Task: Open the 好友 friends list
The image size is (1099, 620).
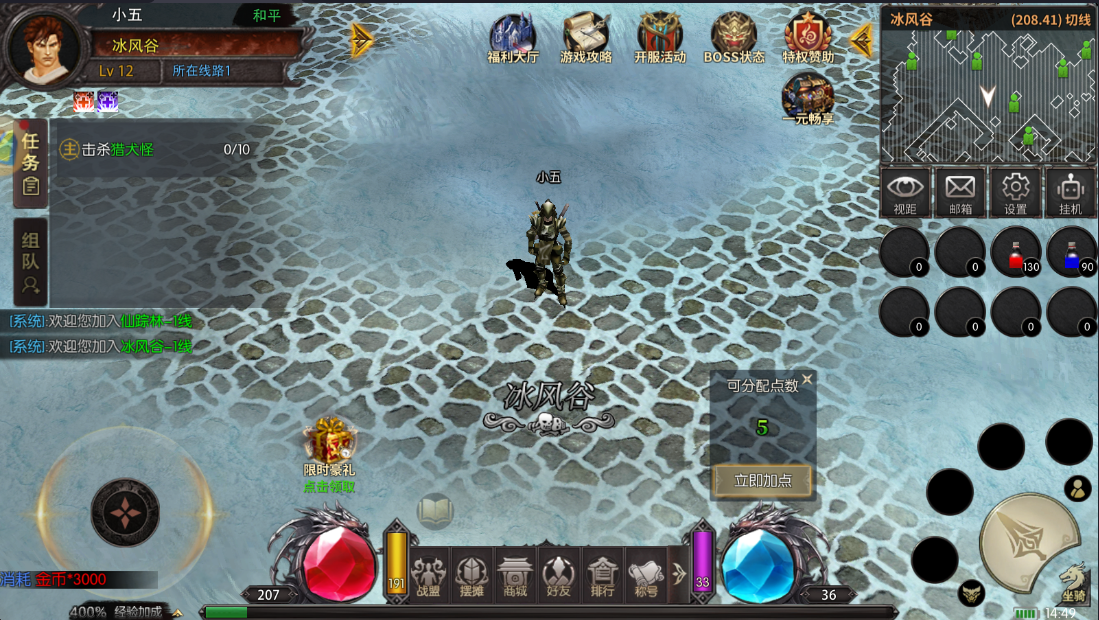Action: [x=559, y=576]
